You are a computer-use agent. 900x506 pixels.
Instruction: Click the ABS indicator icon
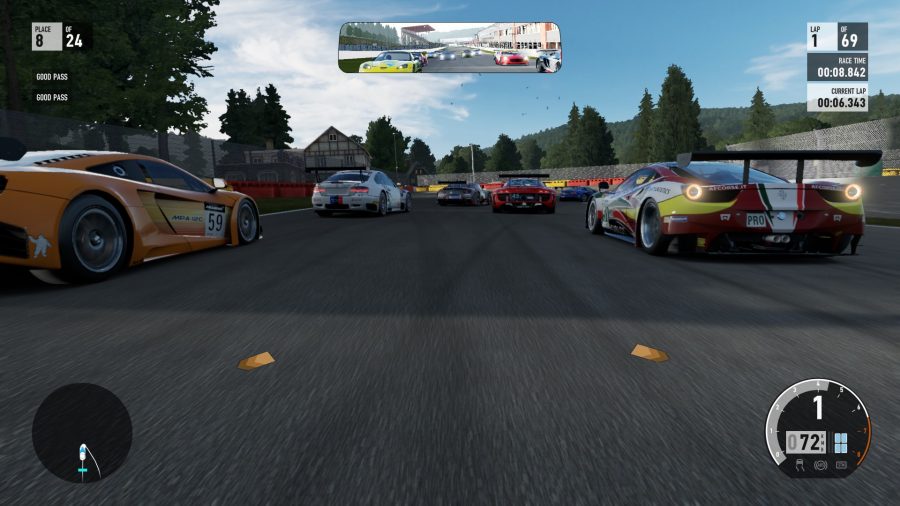(821, 465)
